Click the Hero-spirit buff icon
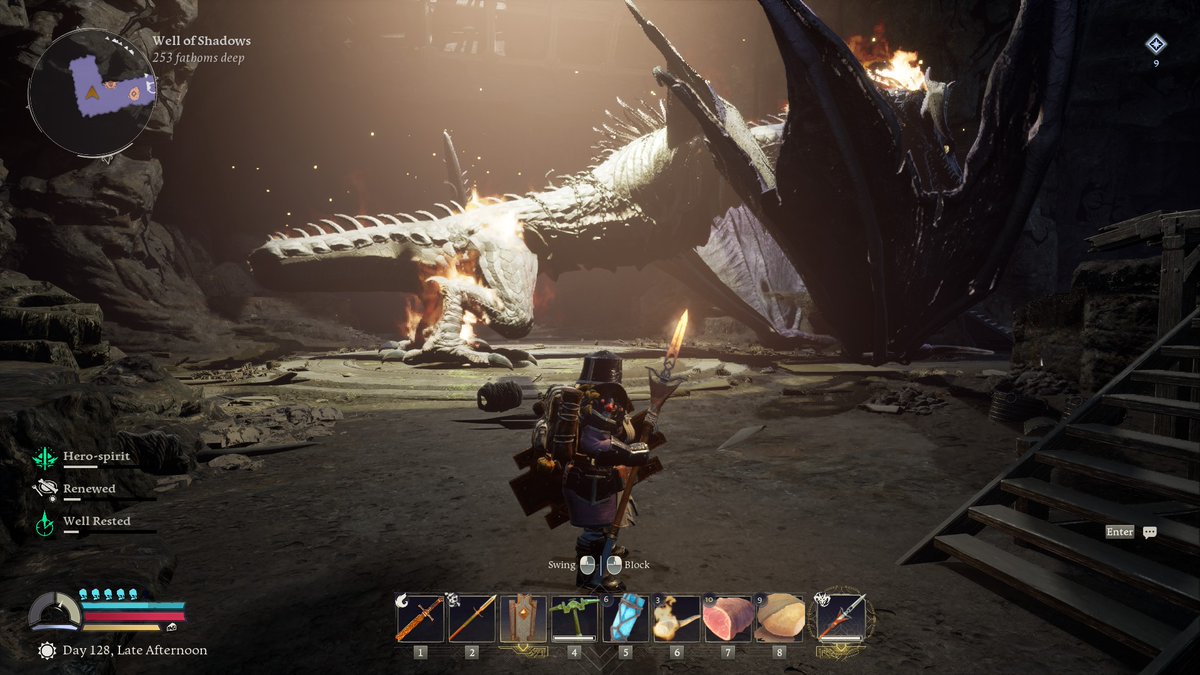1200x675 pixels. pyautogui.click(x=45, y=458)
